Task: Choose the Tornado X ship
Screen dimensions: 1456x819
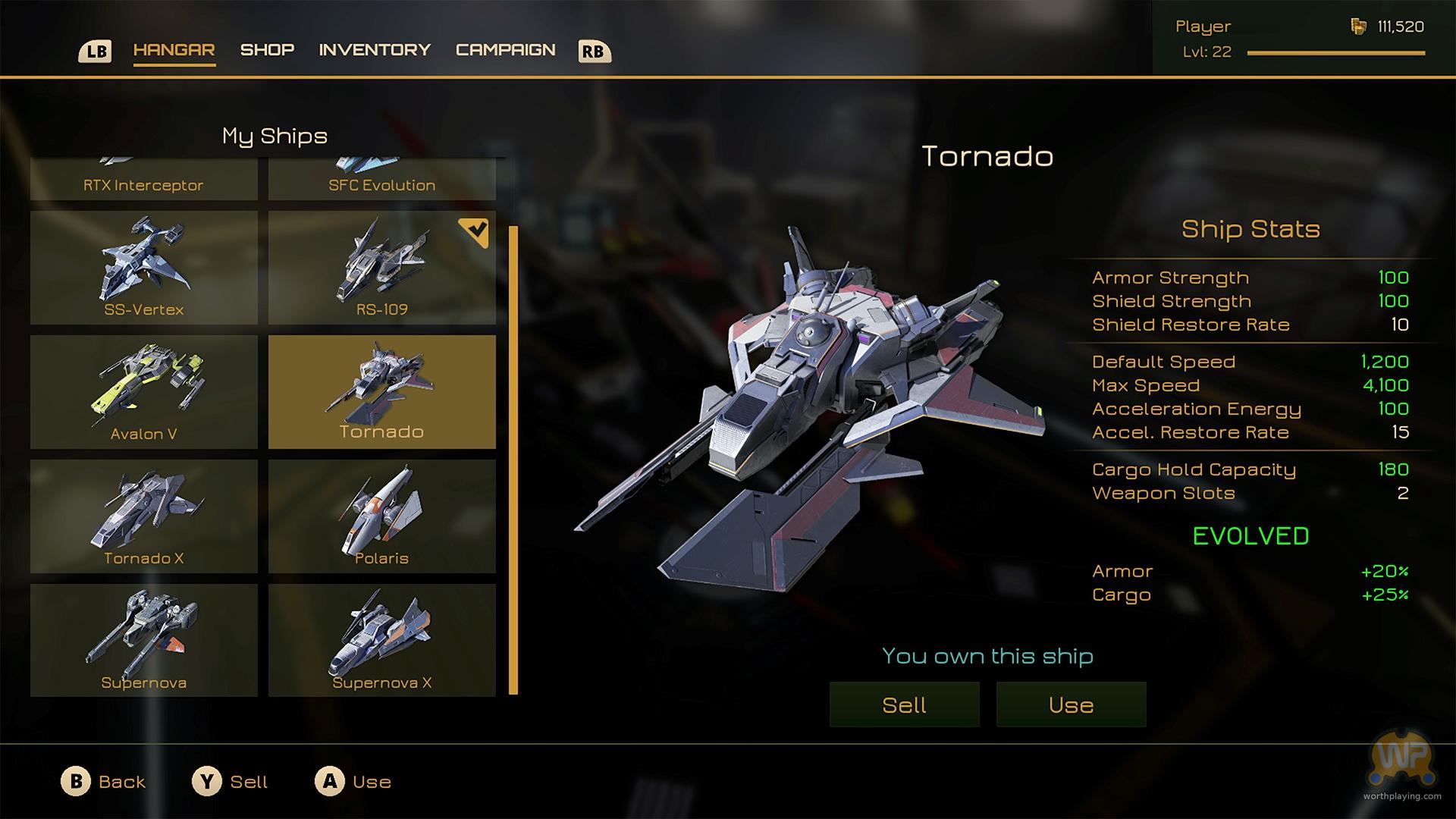Action: (x=144, y=516)
